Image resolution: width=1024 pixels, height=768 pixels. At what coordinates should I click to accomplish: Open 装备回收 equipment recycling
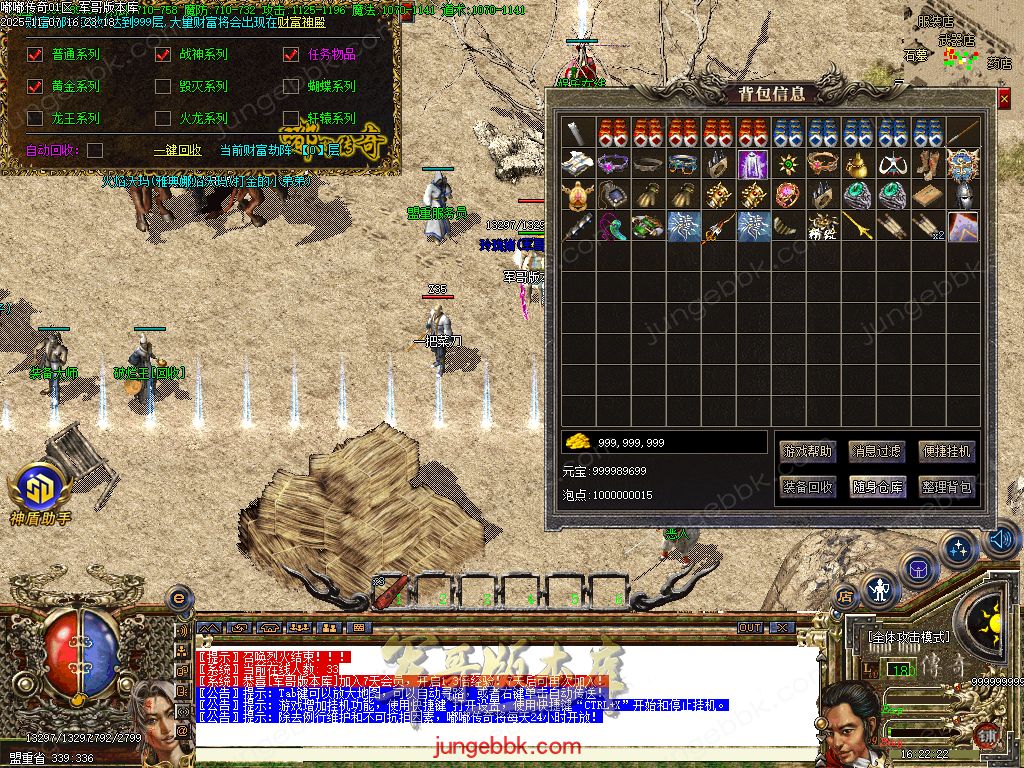(x=806, y=487)
